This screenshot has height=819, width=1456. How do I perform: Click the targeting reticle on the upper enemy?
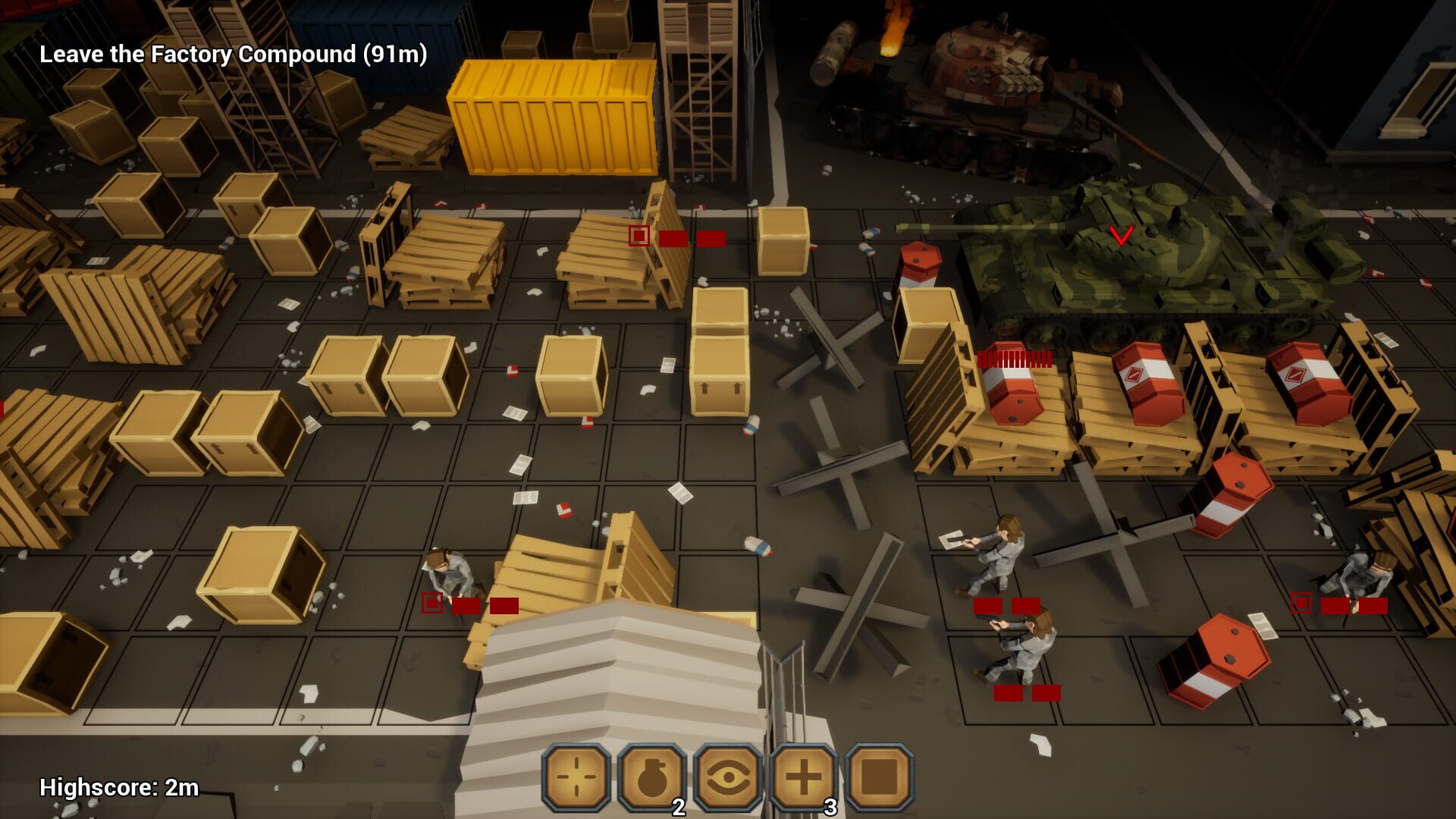pyautogui.click(x=638, y=237)
